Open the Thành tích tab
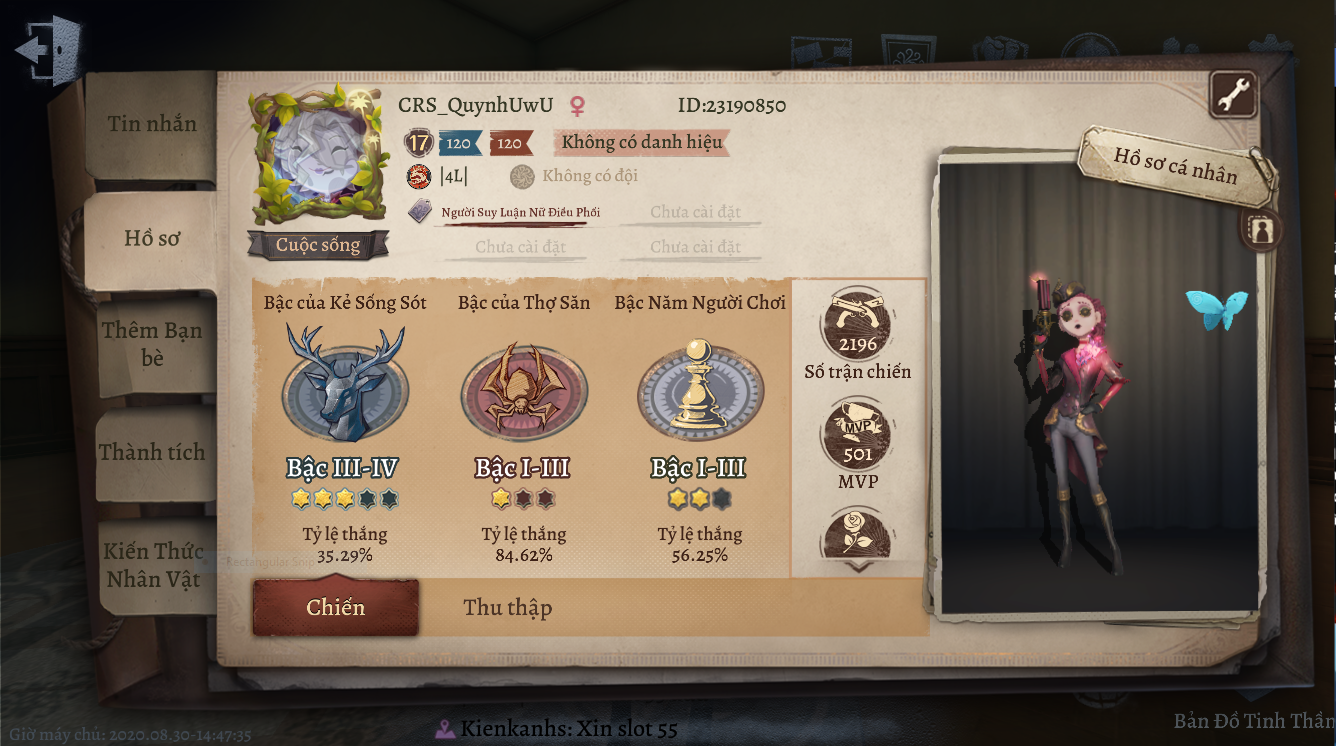The height and width of the screenshot is (746, 1336). [x=152, y=453]
